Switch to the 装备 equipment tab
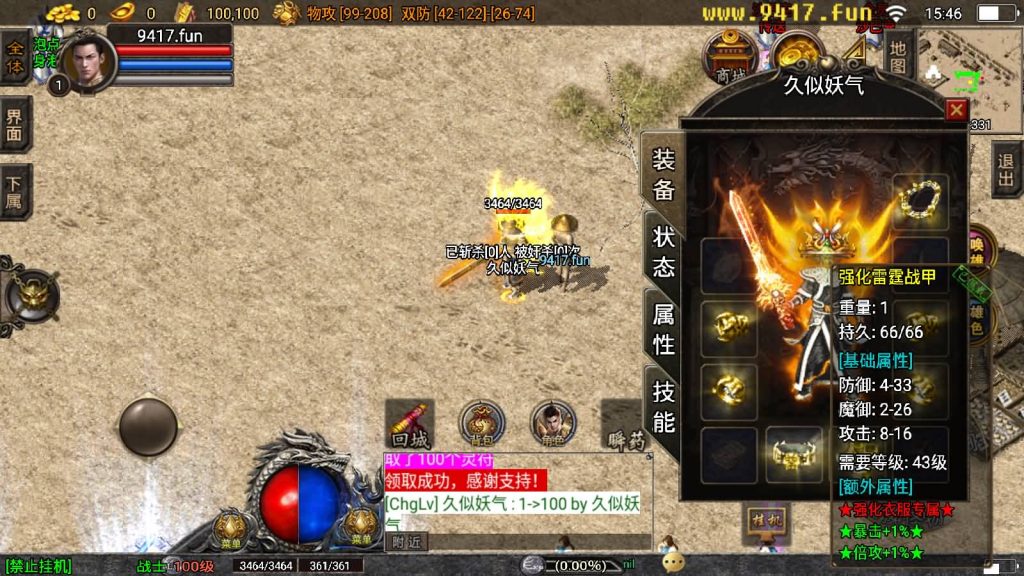The height and width of the screenshot is (576, 1024). pos(663,175)
